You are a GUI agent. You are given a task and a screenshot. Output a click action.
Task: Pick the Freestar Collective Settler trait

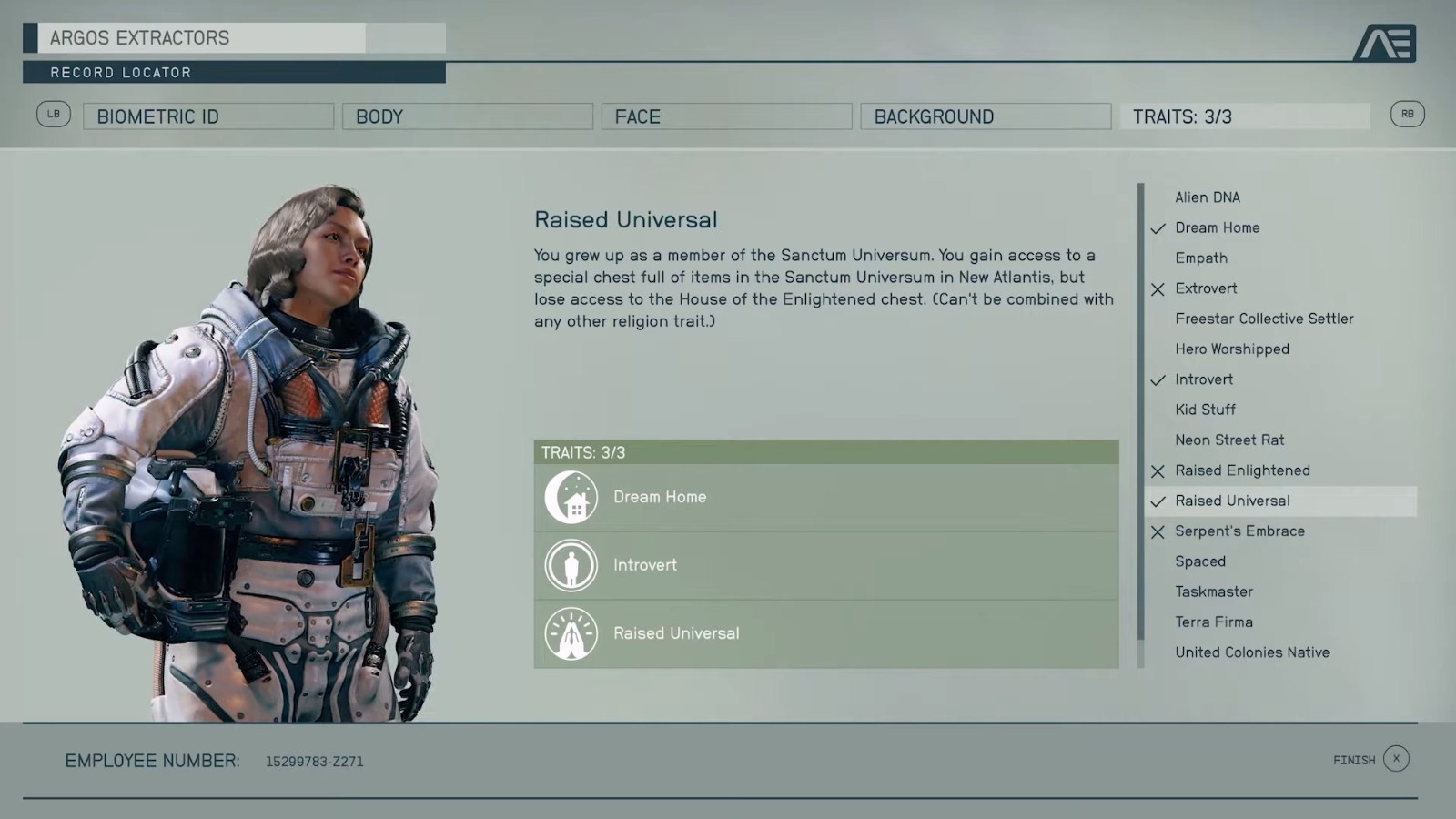pyautogui.click(x=1263, y=318)
